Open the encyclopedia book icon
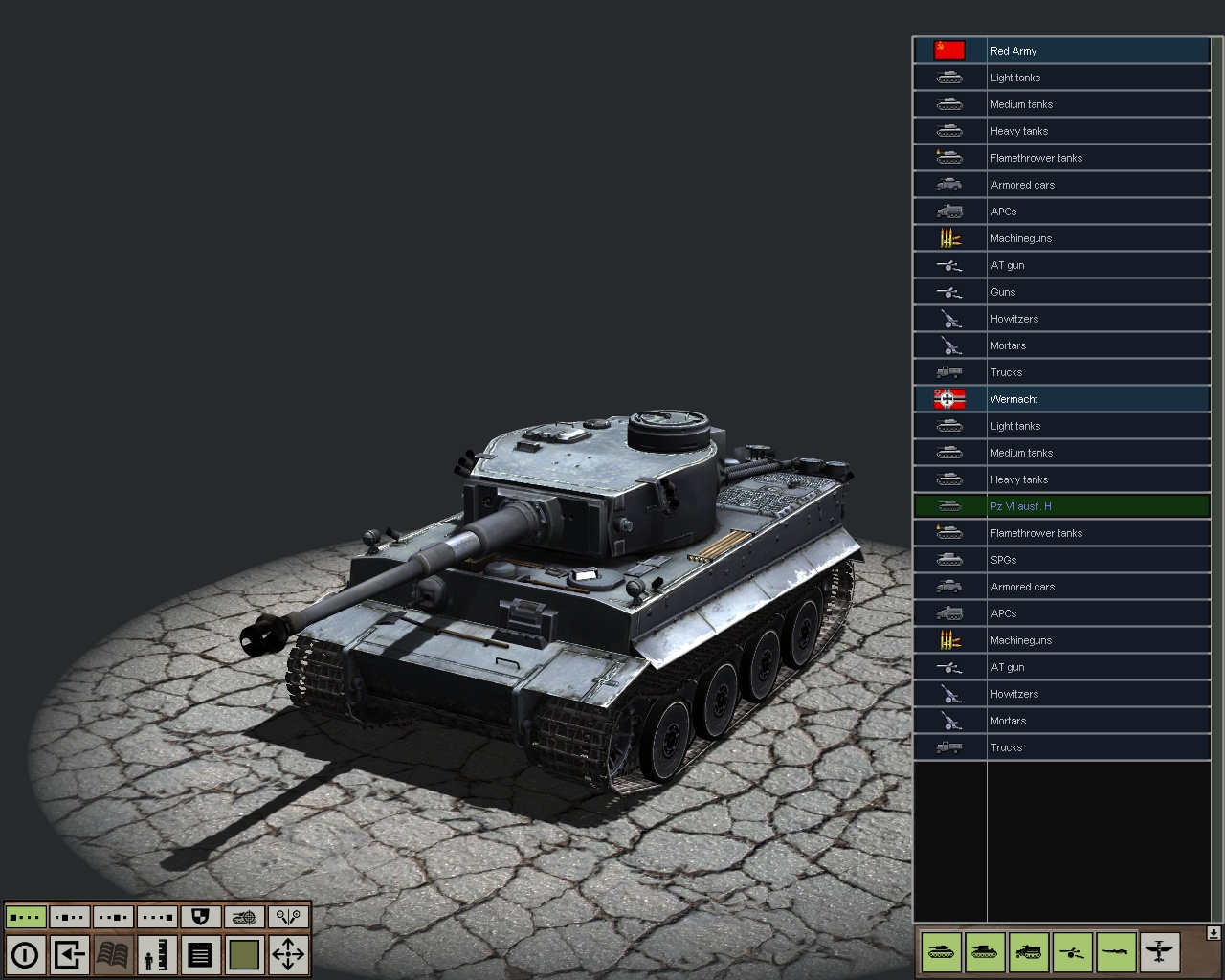 click(x=113, y=954)
